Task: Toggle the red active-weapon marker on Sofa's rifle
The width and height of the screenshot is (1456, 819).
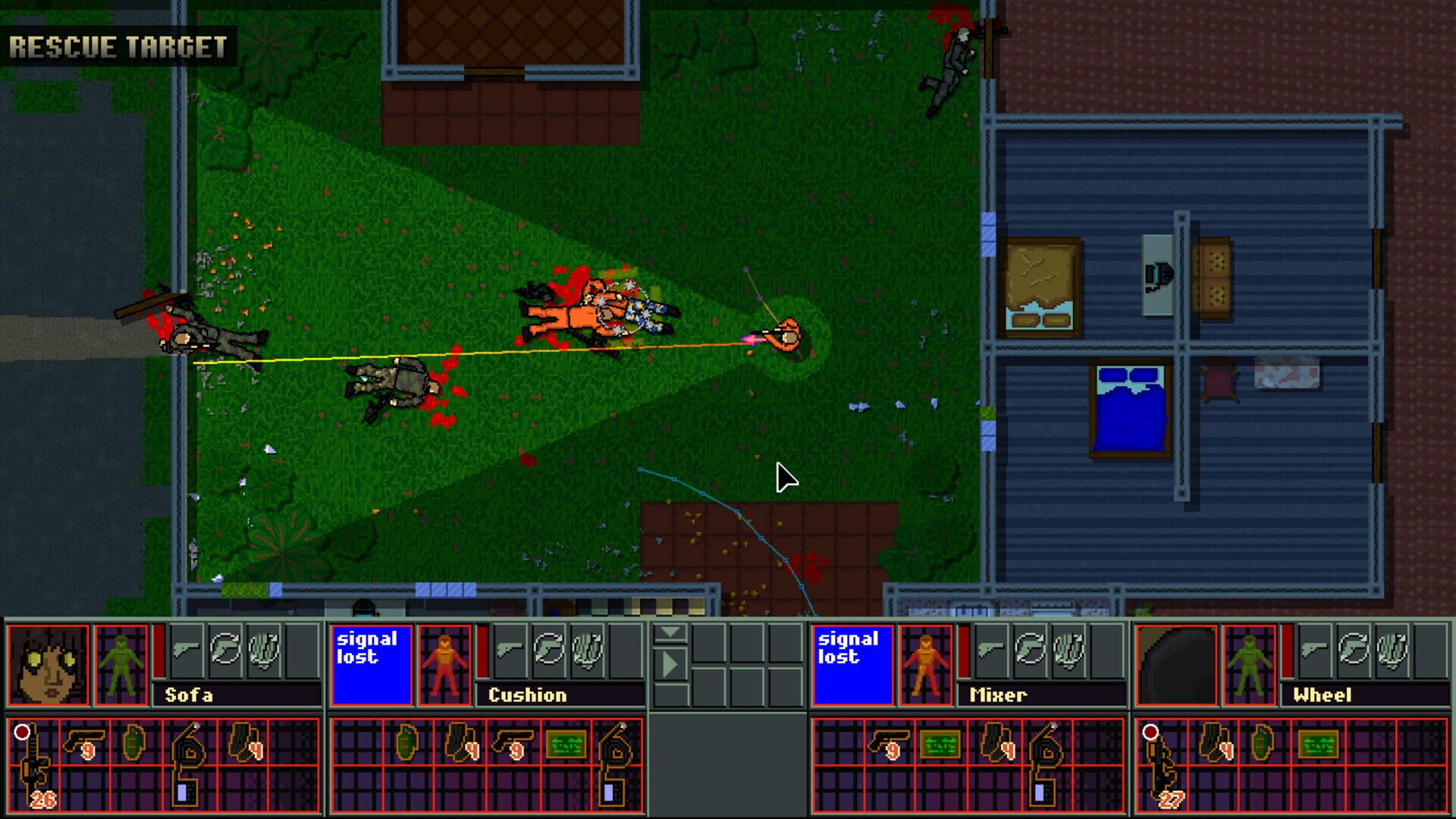Action: (21, 730)
